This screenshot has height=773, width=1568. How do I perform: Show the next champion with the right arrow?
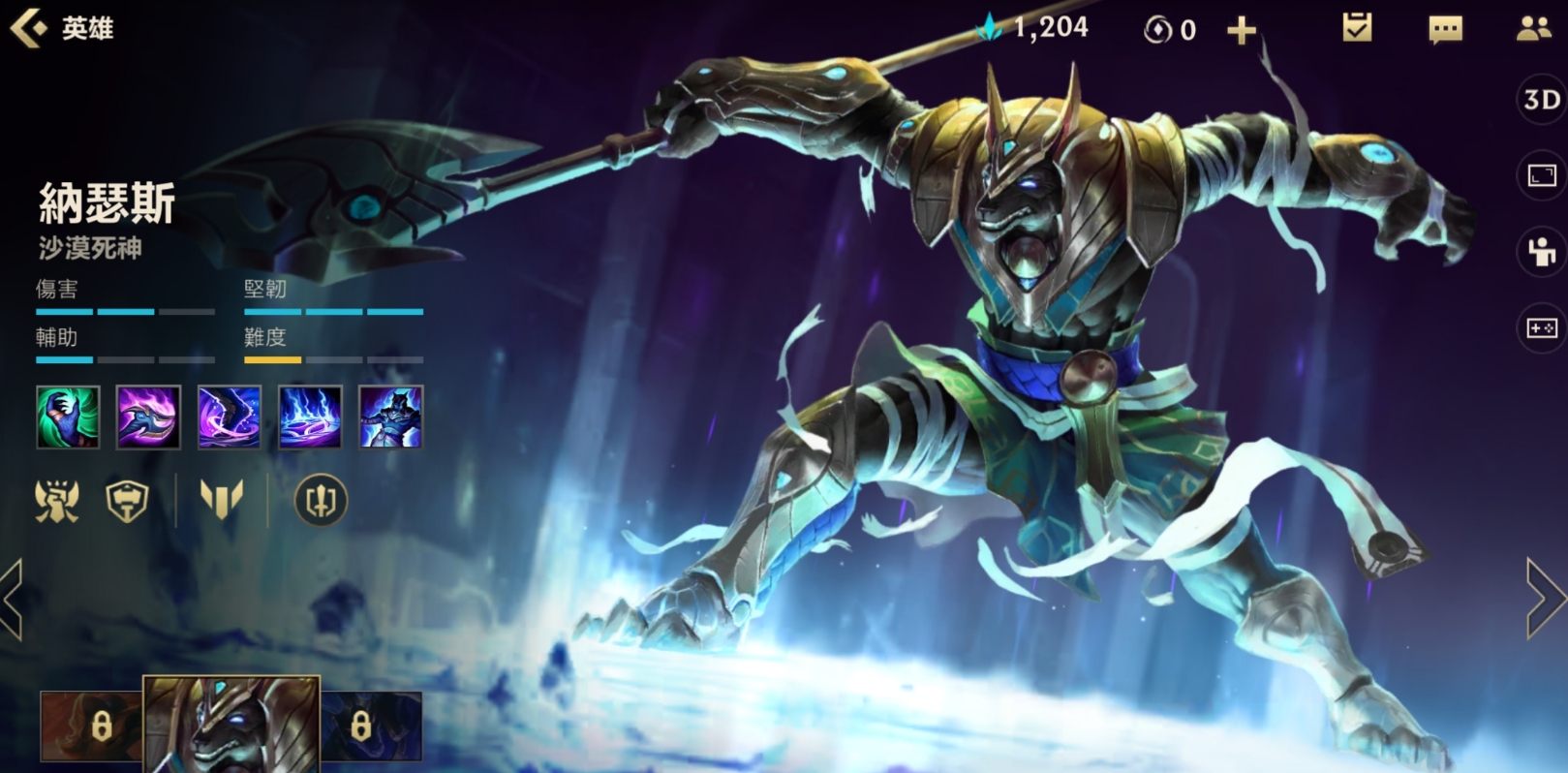tap(1545, 598)
